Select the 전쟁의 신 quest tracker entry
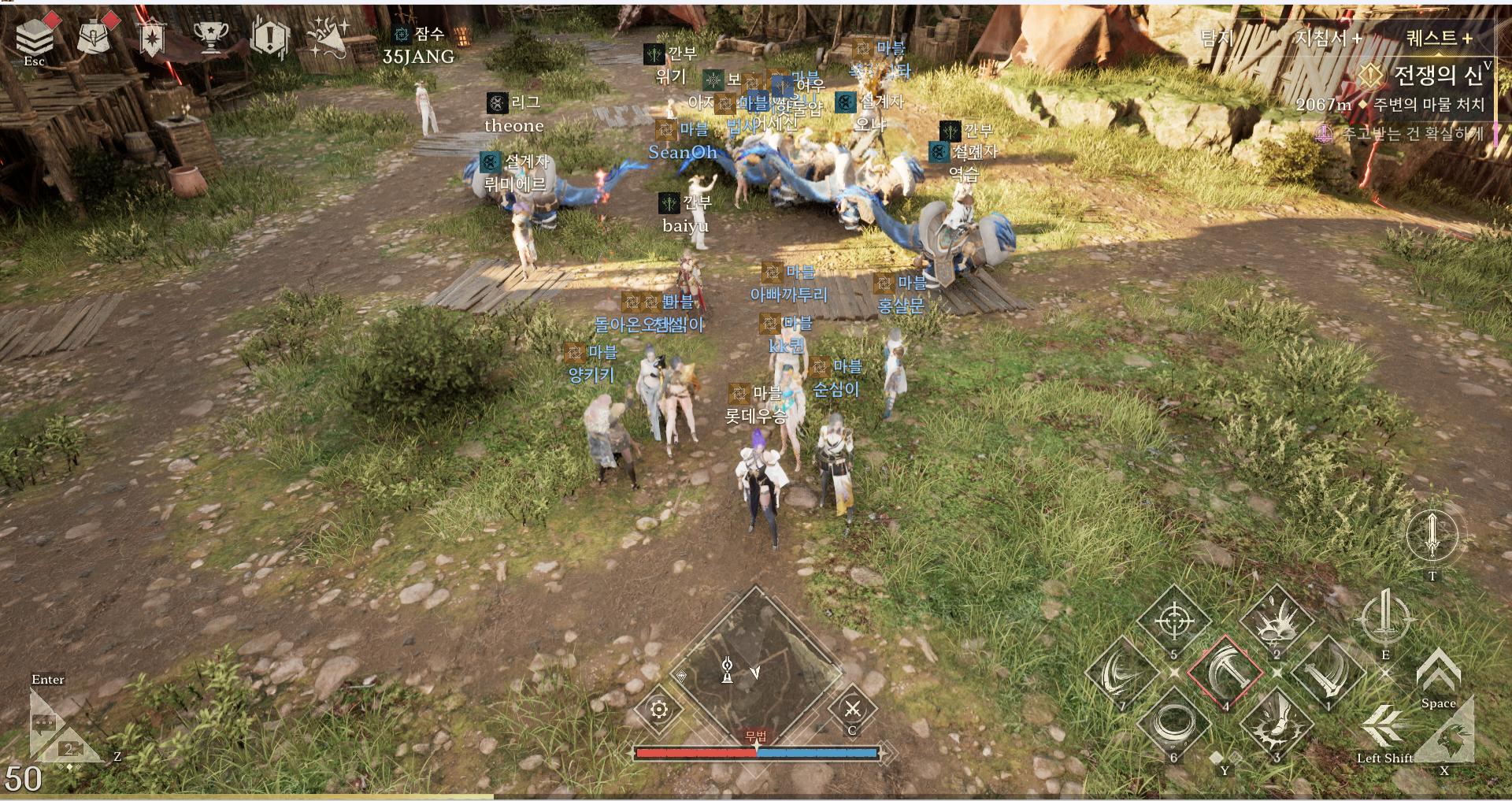The image size is (1512, 801). click(x=1437, y=76)
